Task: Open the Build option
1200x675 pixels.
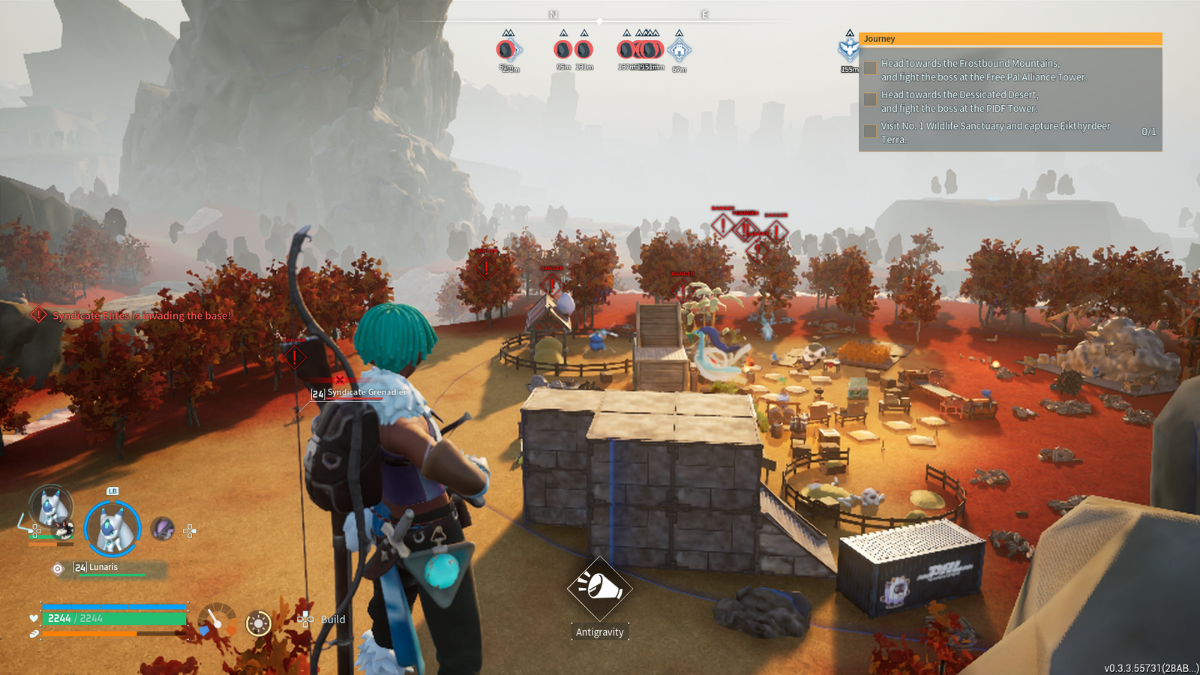Action: tap(332, 620)
